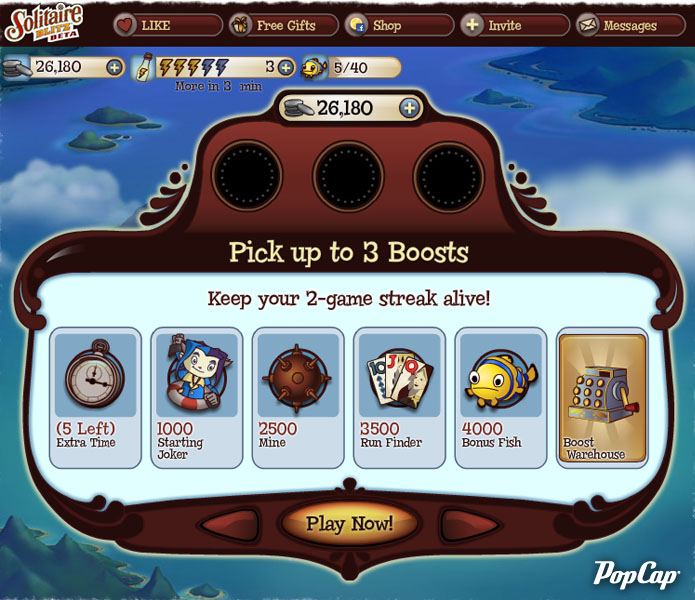695x600 pixels.
Task: Click the plus button beside the boost panel's 26,180 coin total
Action: (x=410, y=108)
